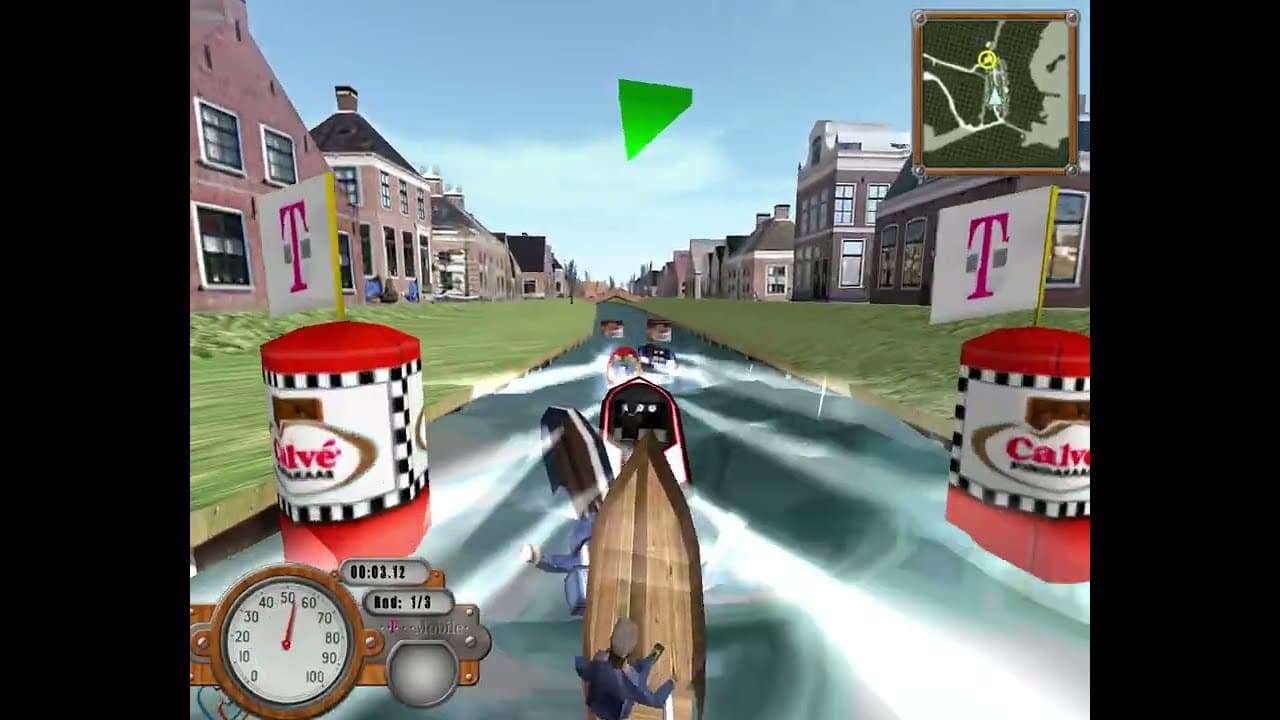Select the player's wooden boat in the center
Screen dimensions: 1280x720
tap(645, 550)
